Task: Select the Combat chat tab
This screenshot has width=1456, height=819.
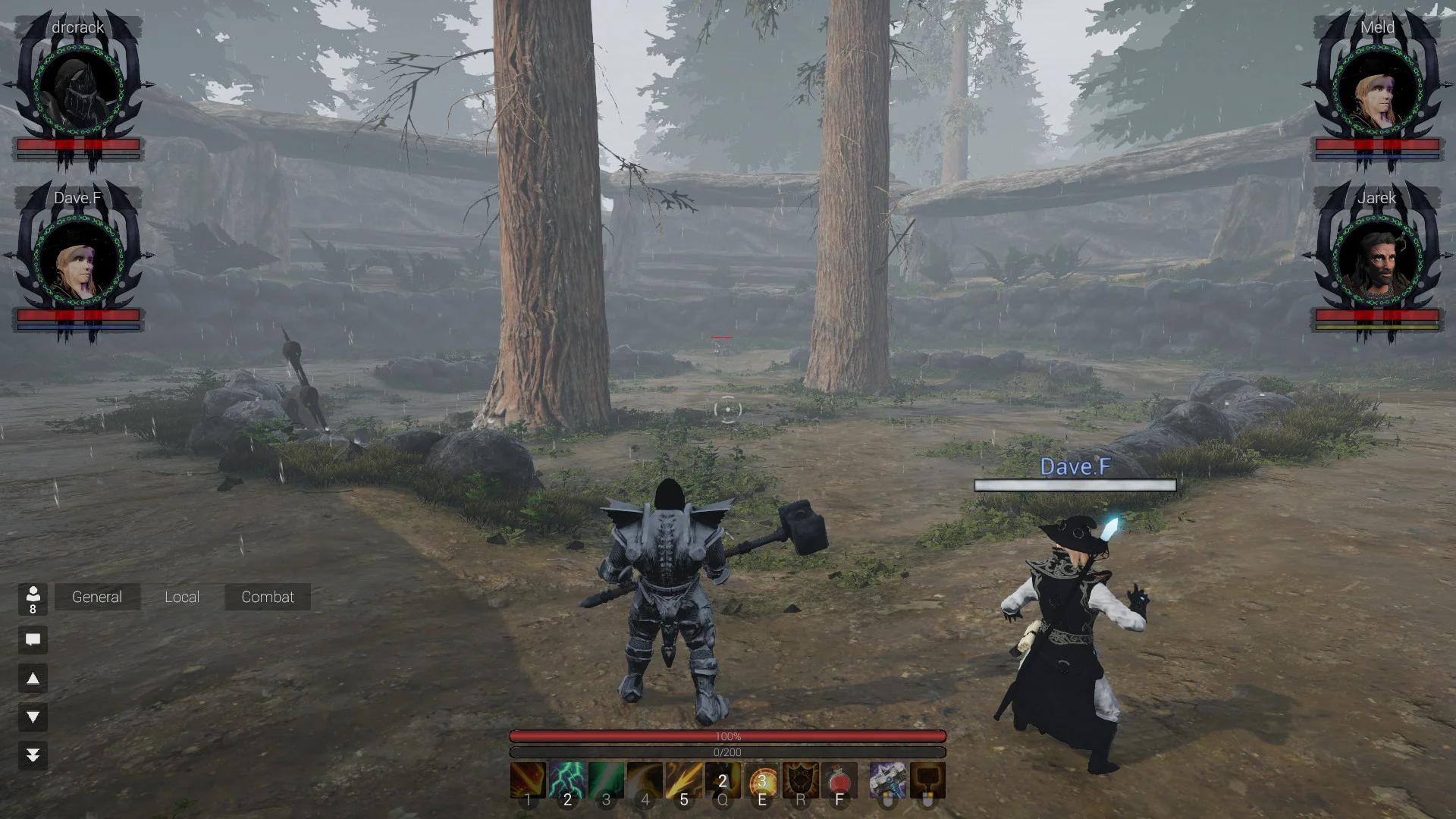Action: coord(268,597)
